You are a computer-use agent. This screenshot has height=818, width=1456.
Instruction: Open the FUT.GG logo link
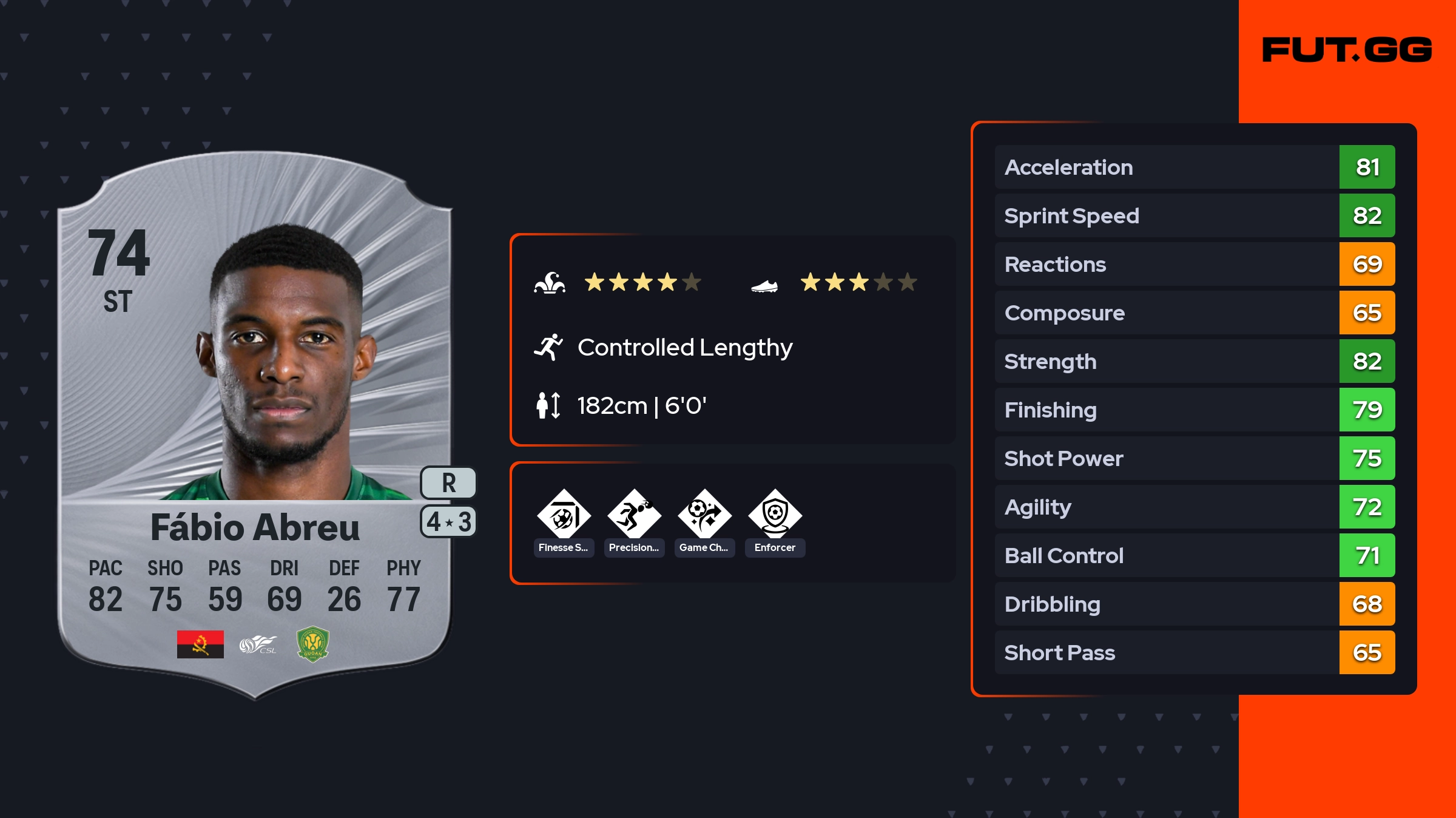1347,50
